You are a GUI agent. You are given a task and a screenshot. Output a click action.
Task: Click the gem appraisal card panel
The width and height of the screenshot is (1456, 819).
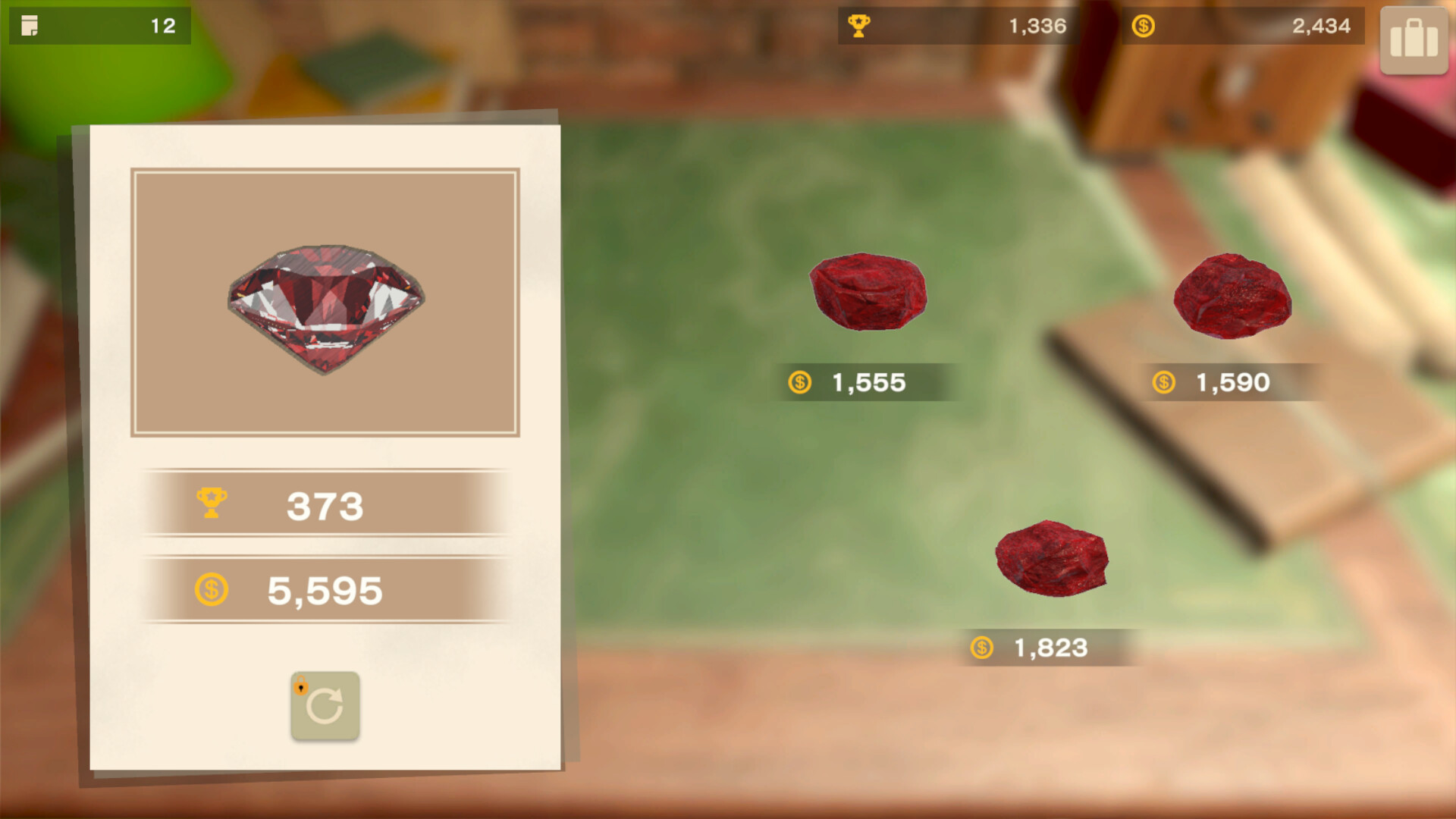325,447
